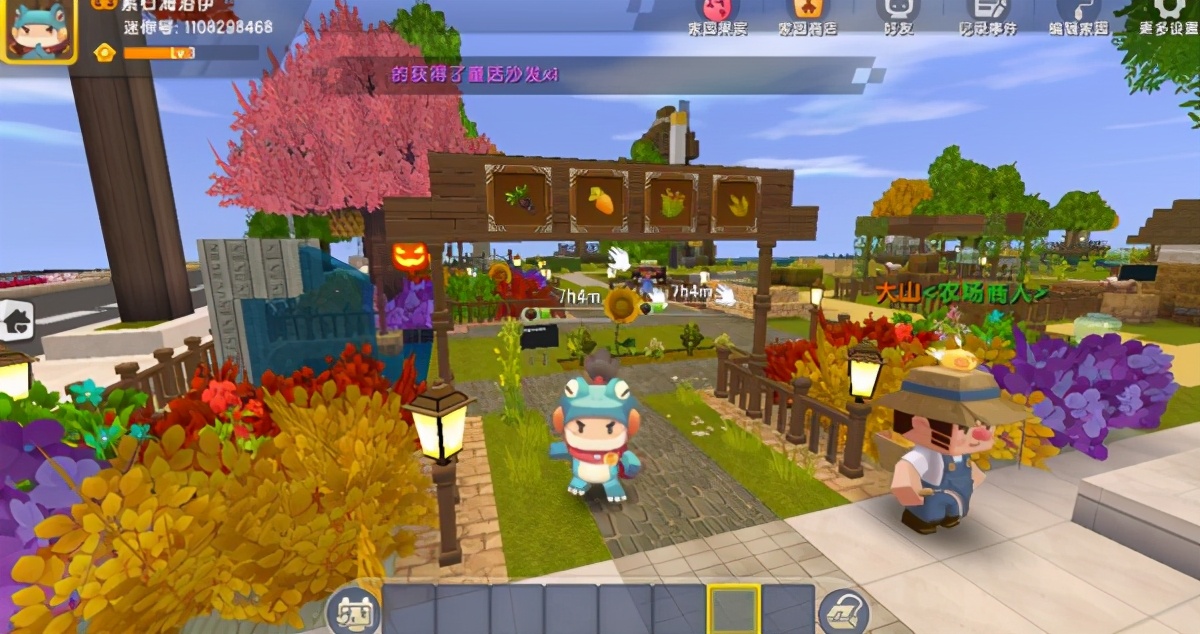Click the house icon on the left edge

pyautogui.click(x=16, y=320)
